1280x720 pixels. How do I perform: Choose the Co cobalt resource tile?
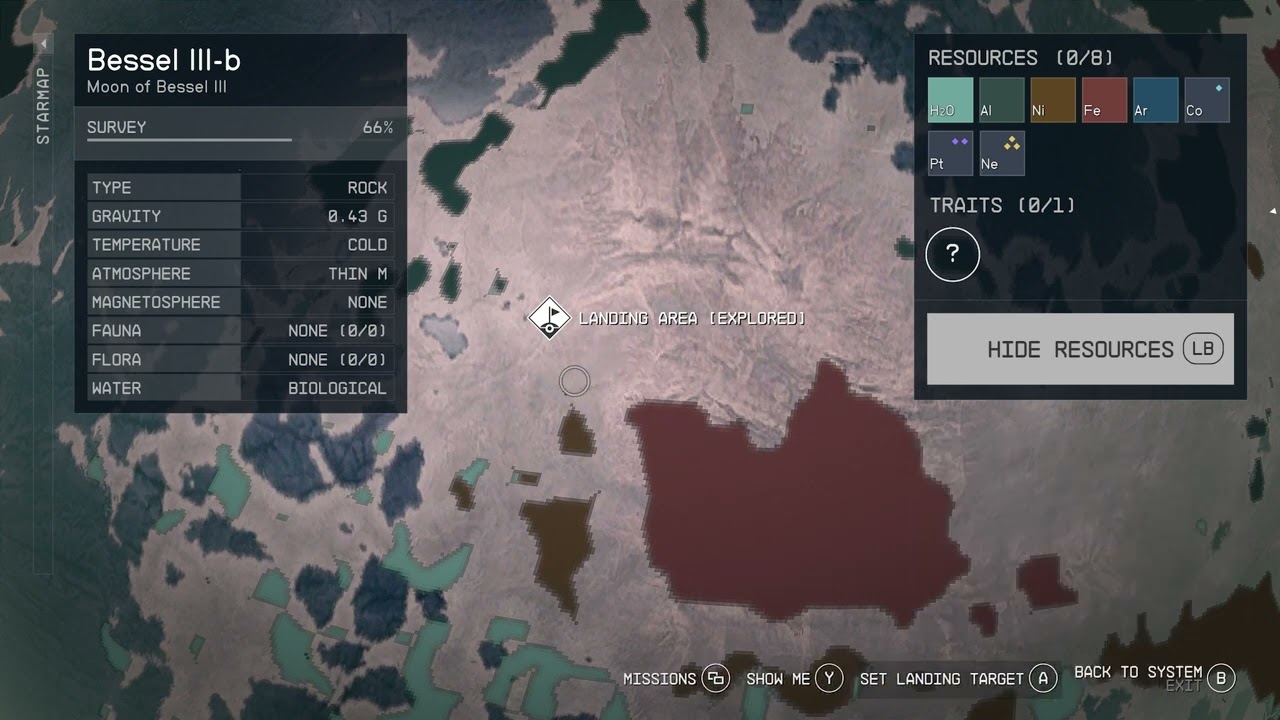click(x=1206, y=100)
